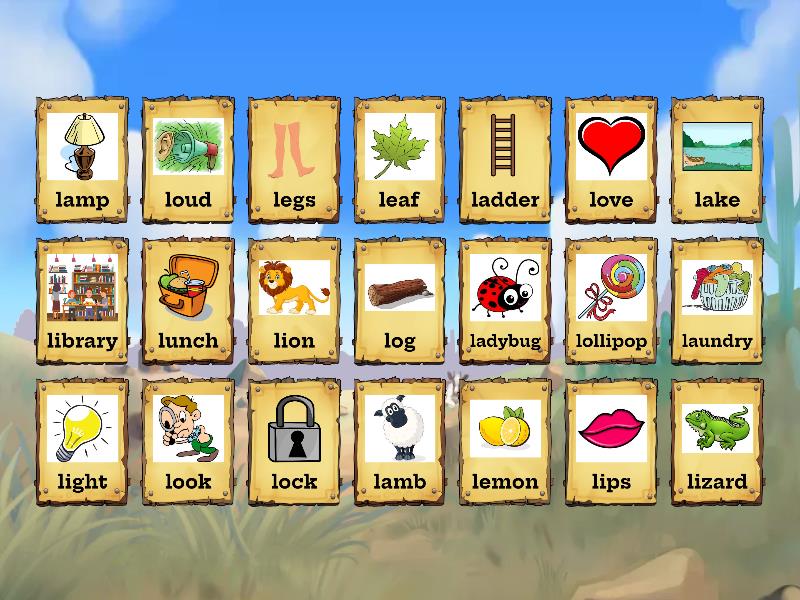Choose the log card
Image resolution: width=800 pixels, height=600 pixels.
click(400, 301)
